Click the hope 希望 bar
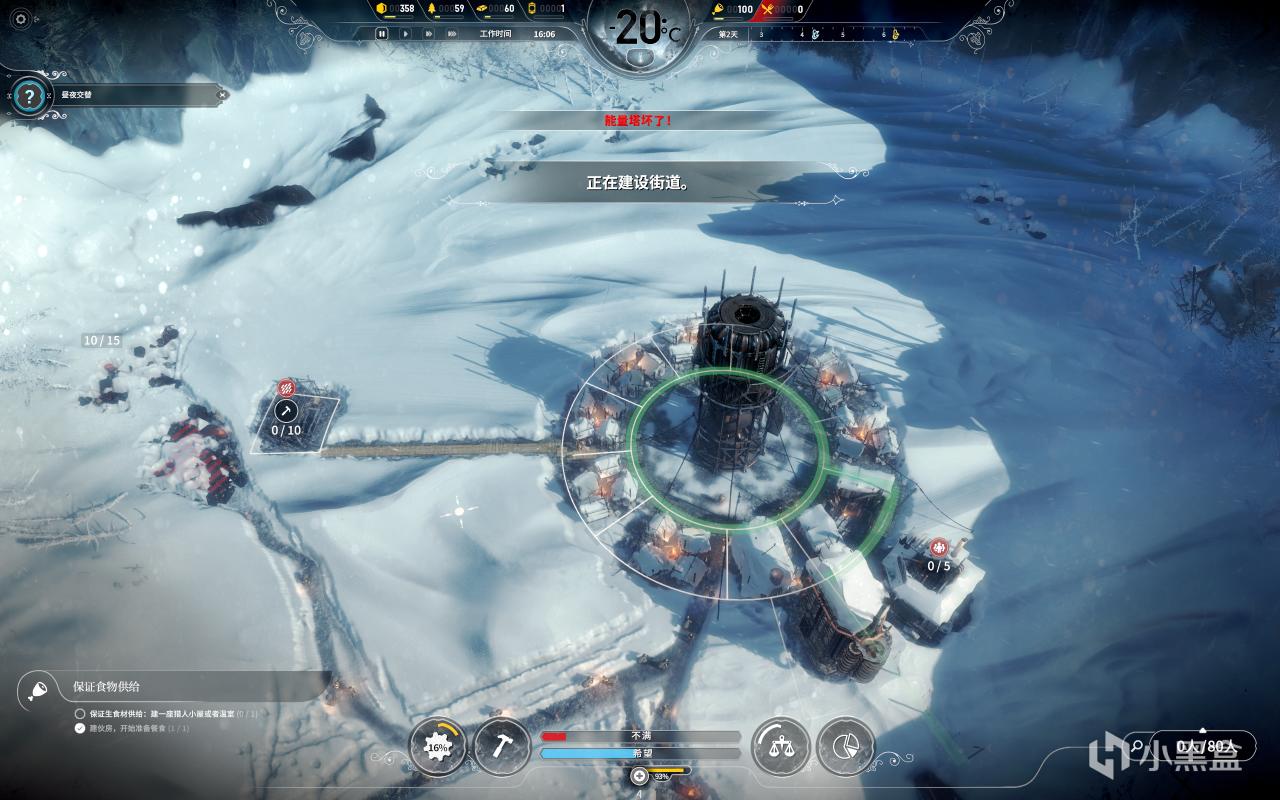This screenshot has height=800, width=1280. pyautogui.click(x=640, y=753)
